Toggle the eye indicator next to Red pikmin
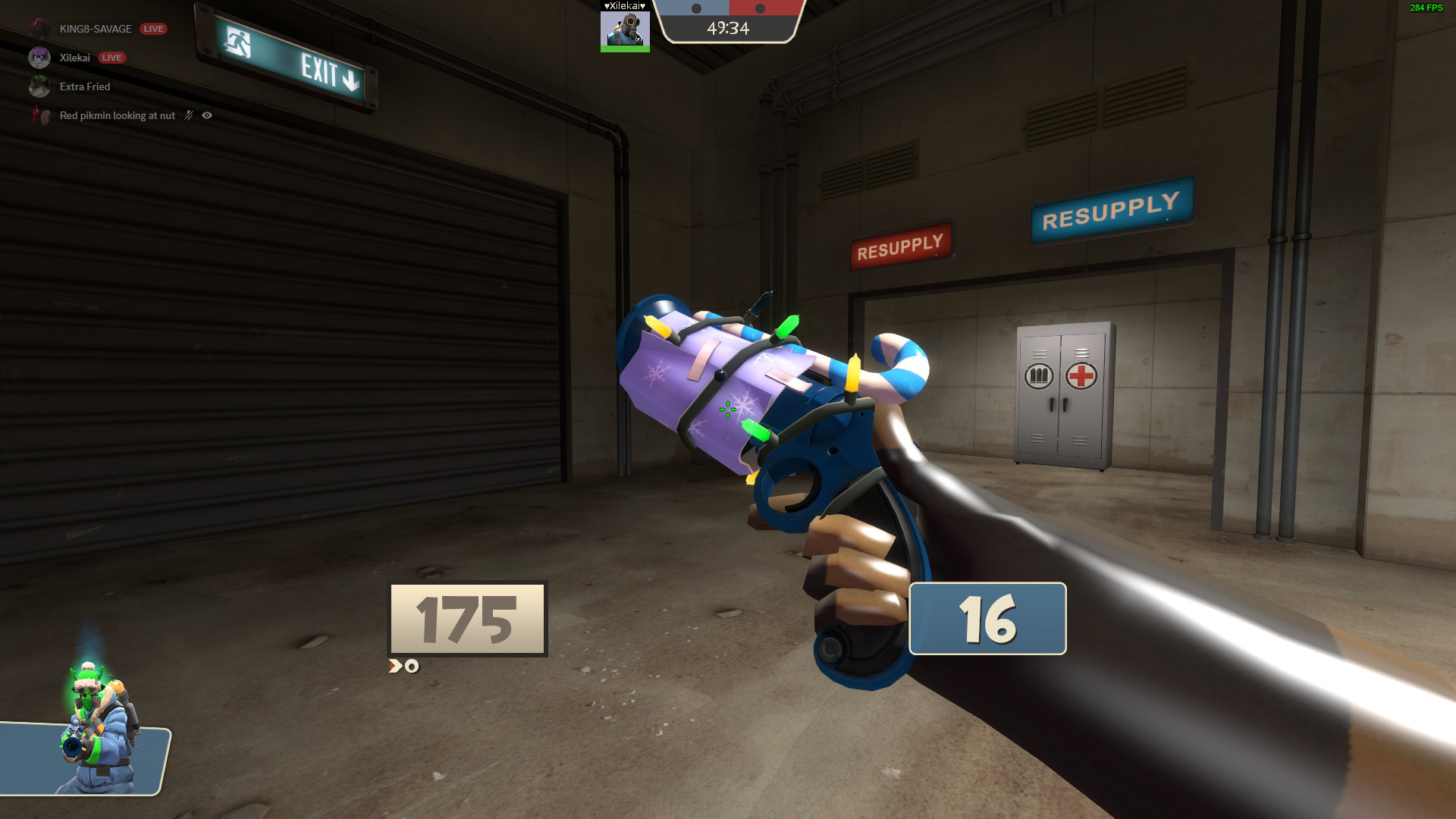Viewport: 1456px width, 819px height. coord(206,115)
